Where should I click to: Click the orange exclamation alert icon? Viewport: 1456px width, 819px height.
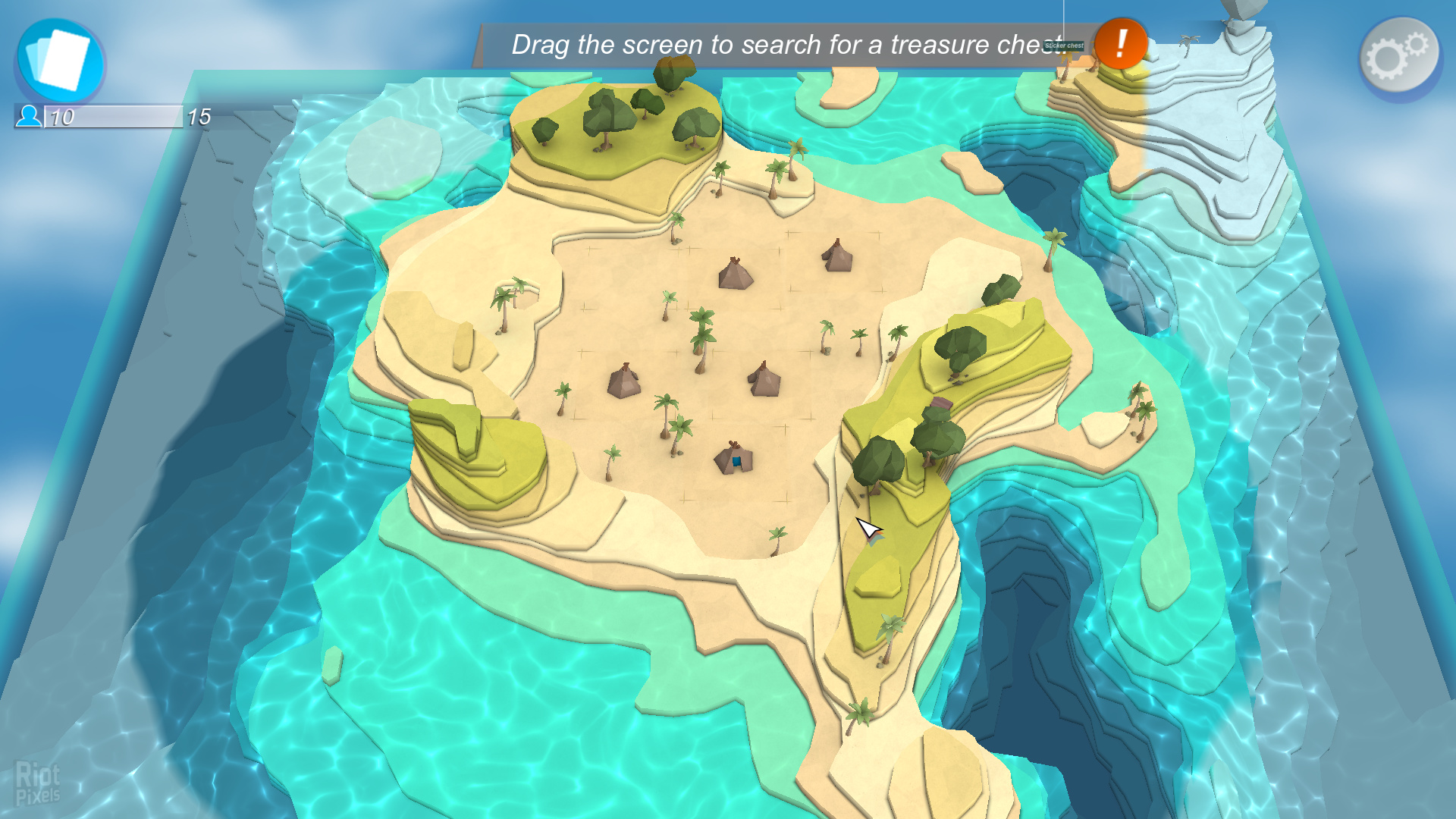click(1120, 44)
